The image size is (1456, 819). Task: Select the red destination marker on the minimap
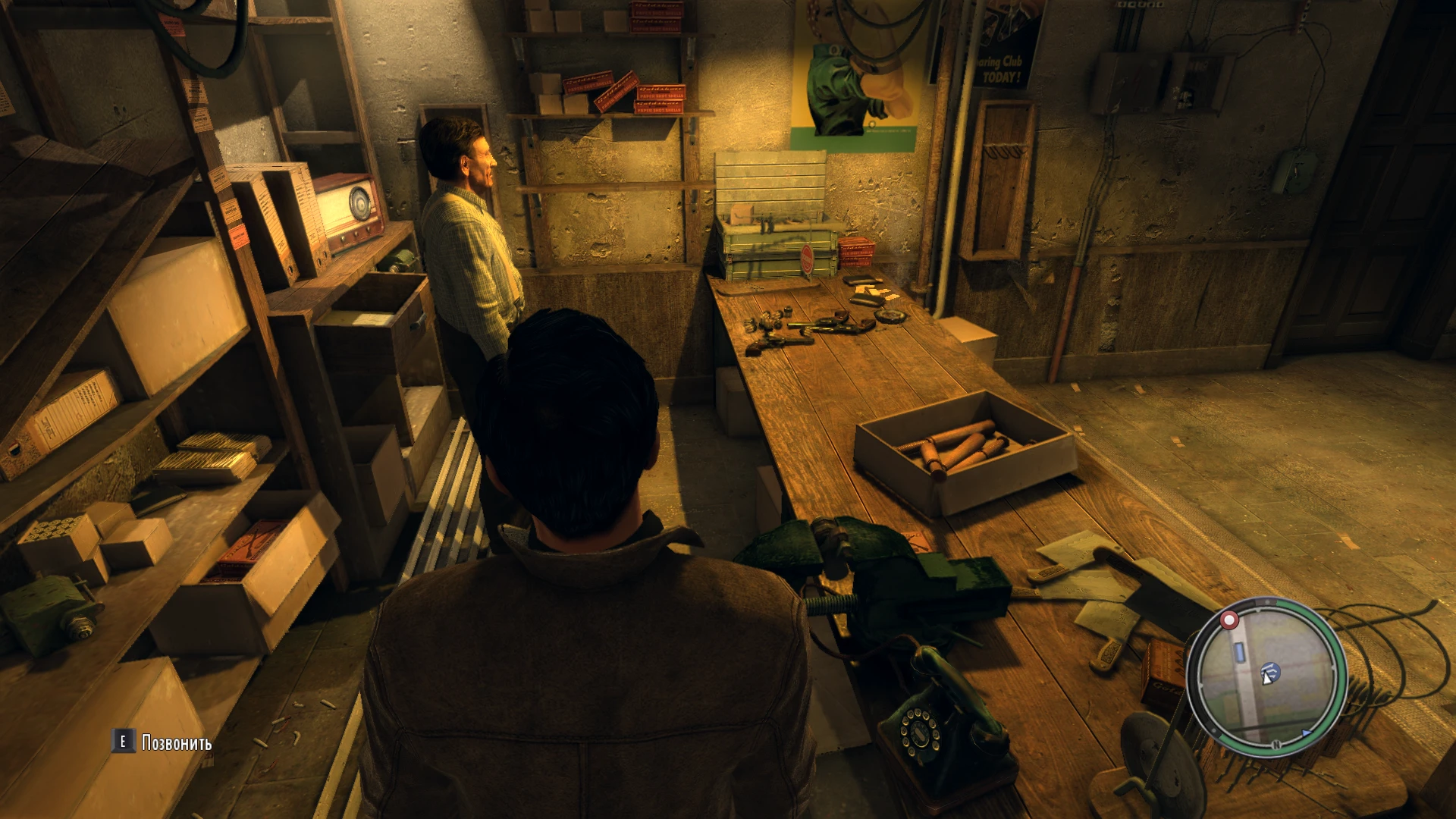(x=1228, y=620)
